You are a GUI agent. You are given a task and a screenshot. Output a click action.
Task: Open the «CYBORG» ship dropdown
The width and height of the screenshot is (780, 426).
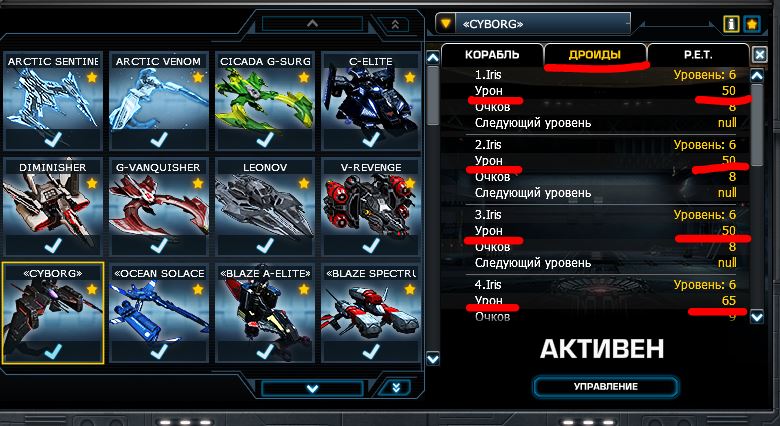click(x=445, y=23)
